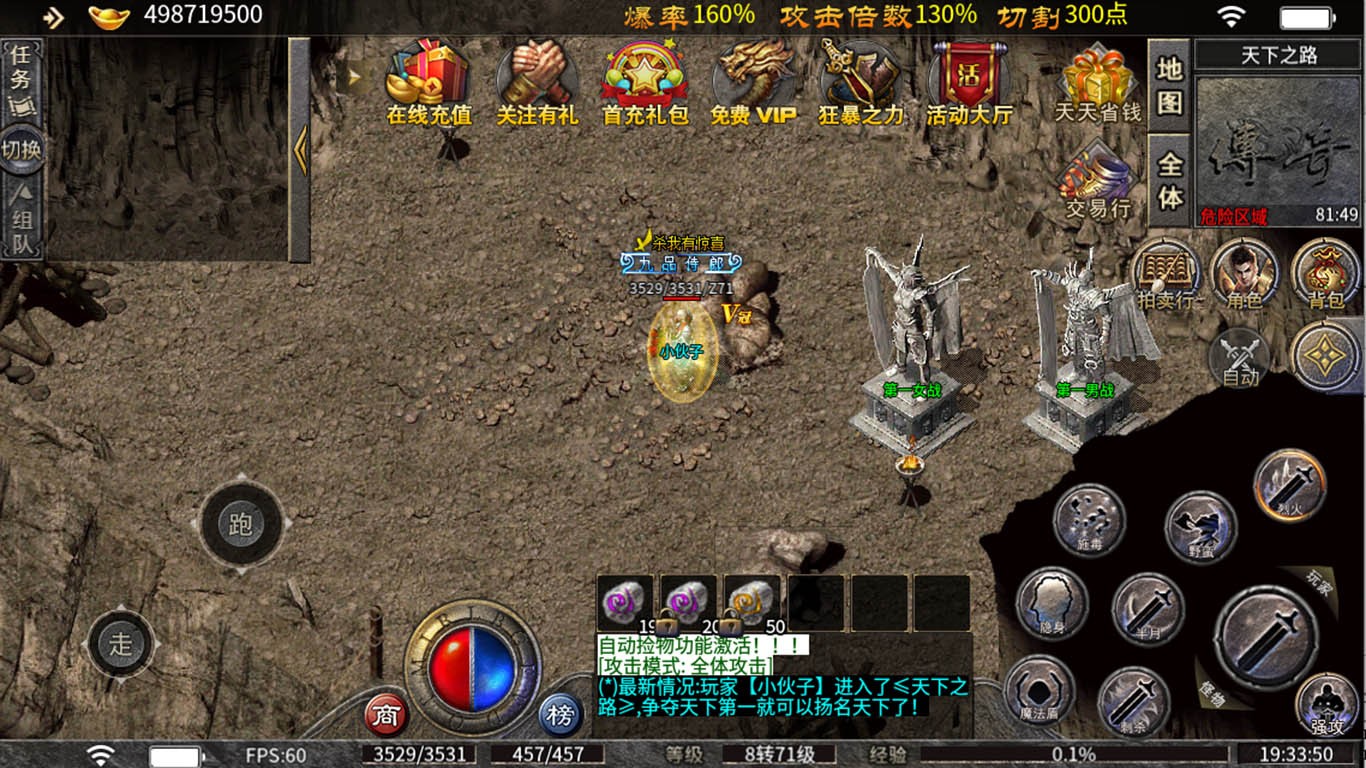The image size is (1366, 768).
Task: Activate the 隐身 invisibility skill
Action: coord(1052,603)
